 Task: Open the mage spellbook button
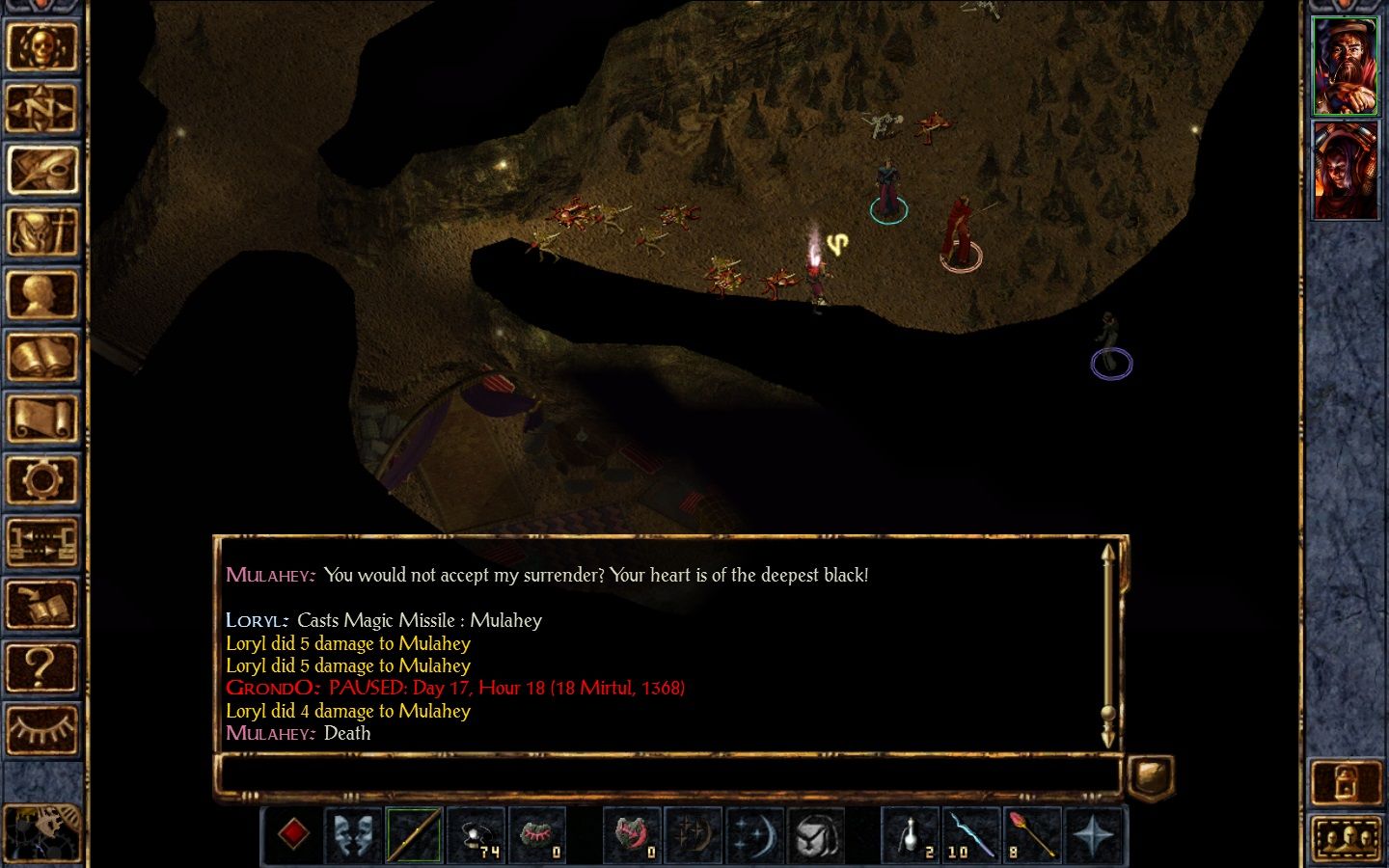tap(41, 357)
